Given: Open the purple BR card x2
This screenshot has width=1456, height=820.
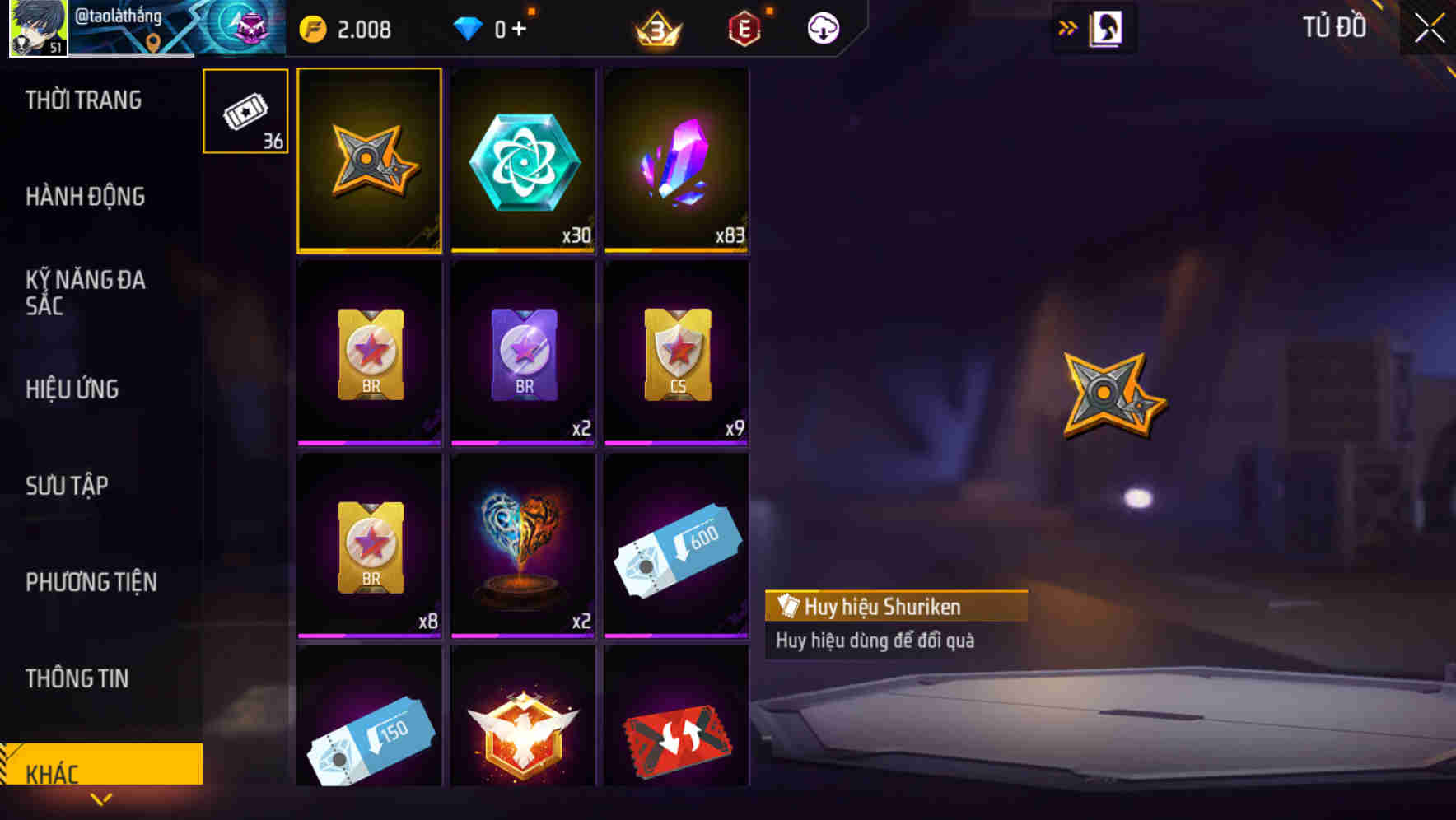Looking at the screenshot, I should point(523,352).
